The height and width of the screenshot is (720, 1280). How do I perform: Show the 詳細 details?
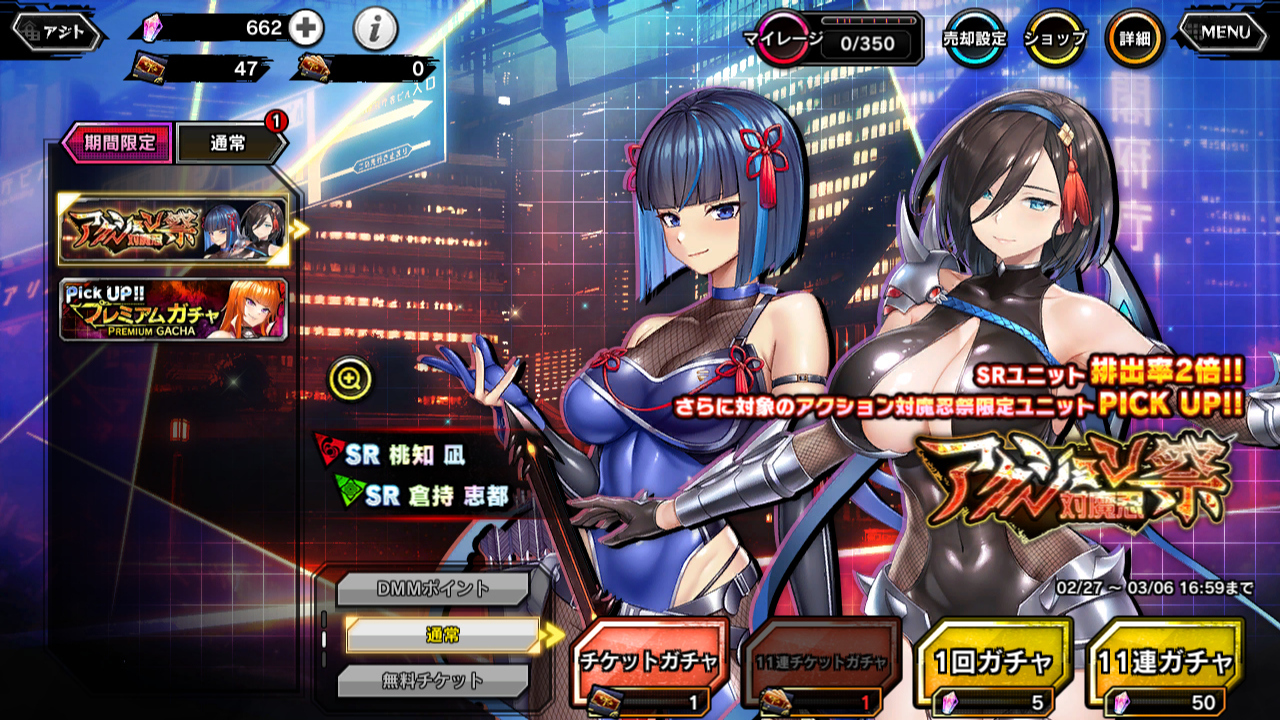point(1134,39)
